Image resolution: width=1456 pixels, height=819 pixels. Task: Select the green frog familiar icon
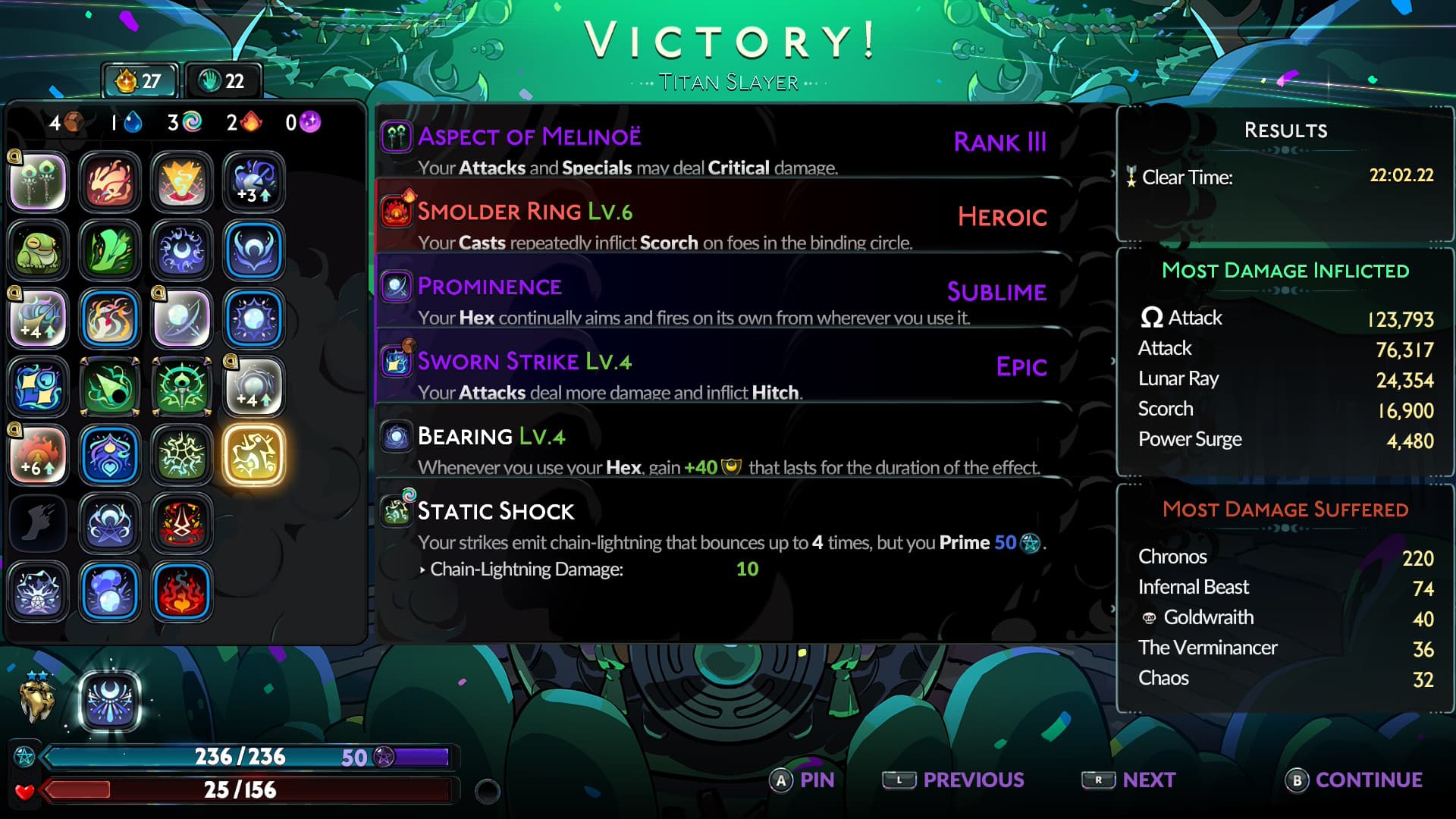tap(38, 250)
